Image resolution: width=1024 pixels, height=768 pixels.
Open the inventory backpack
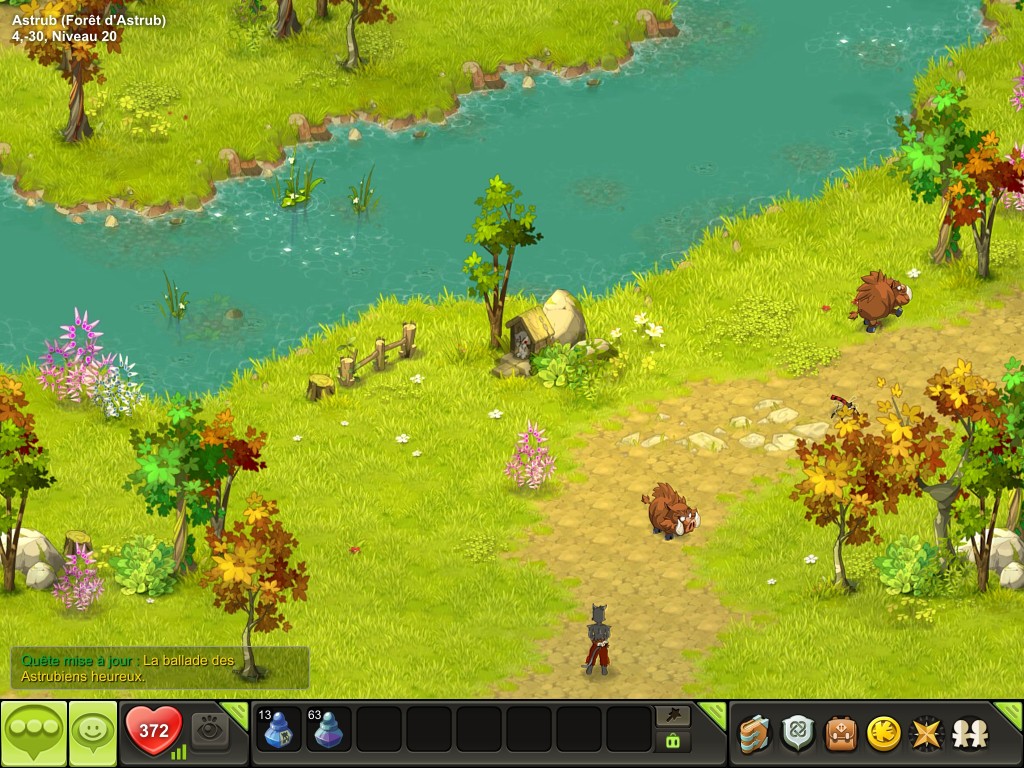tap(841, 734)
